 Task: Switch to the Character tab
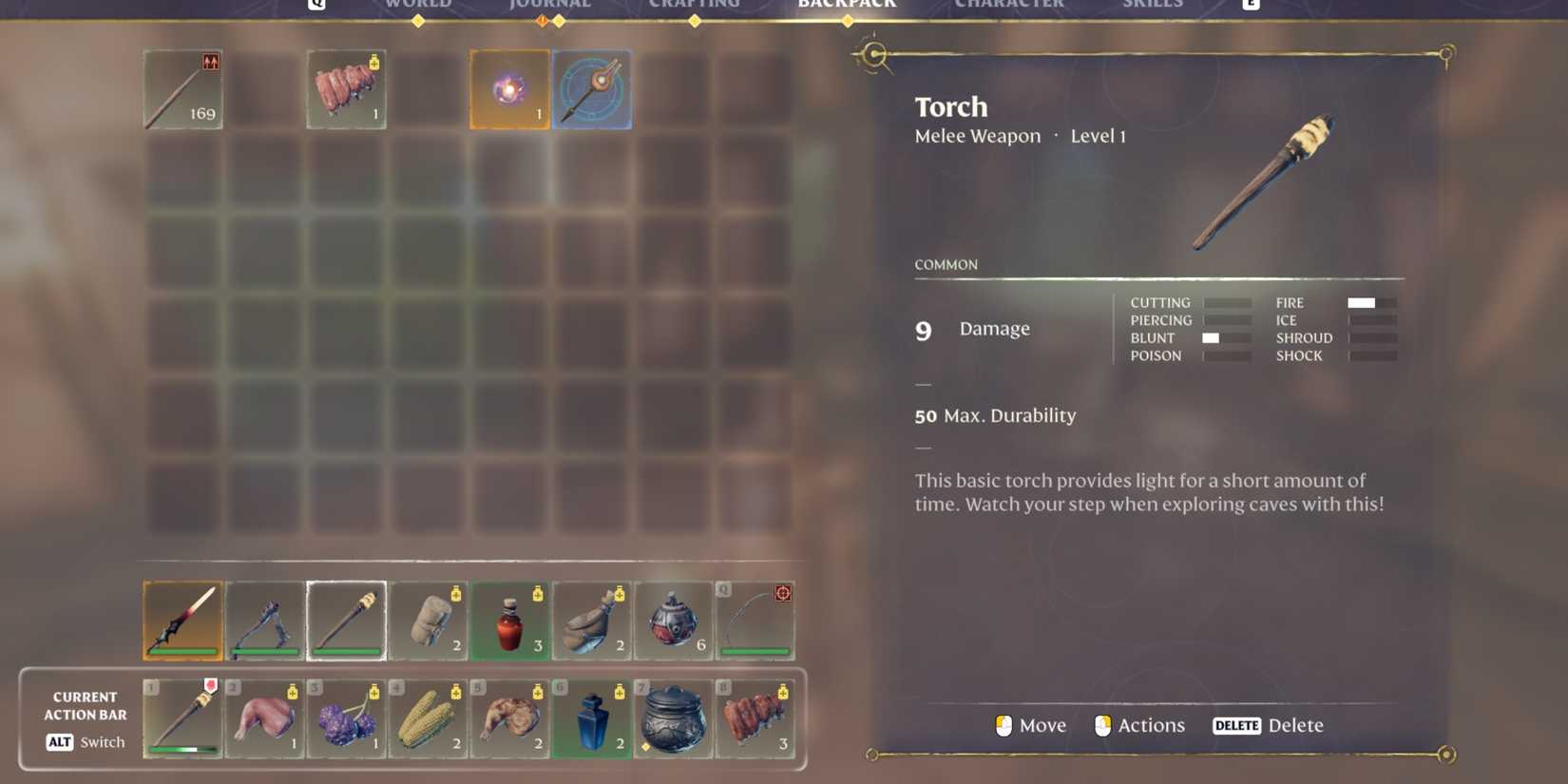[x=1009, y=5]
